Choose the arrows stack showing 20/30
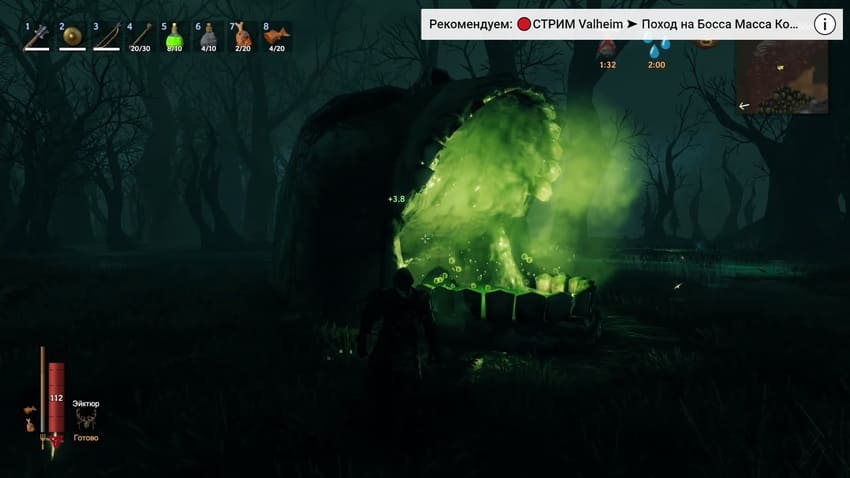This screenshot has width=850, height=478. (140, 37)
